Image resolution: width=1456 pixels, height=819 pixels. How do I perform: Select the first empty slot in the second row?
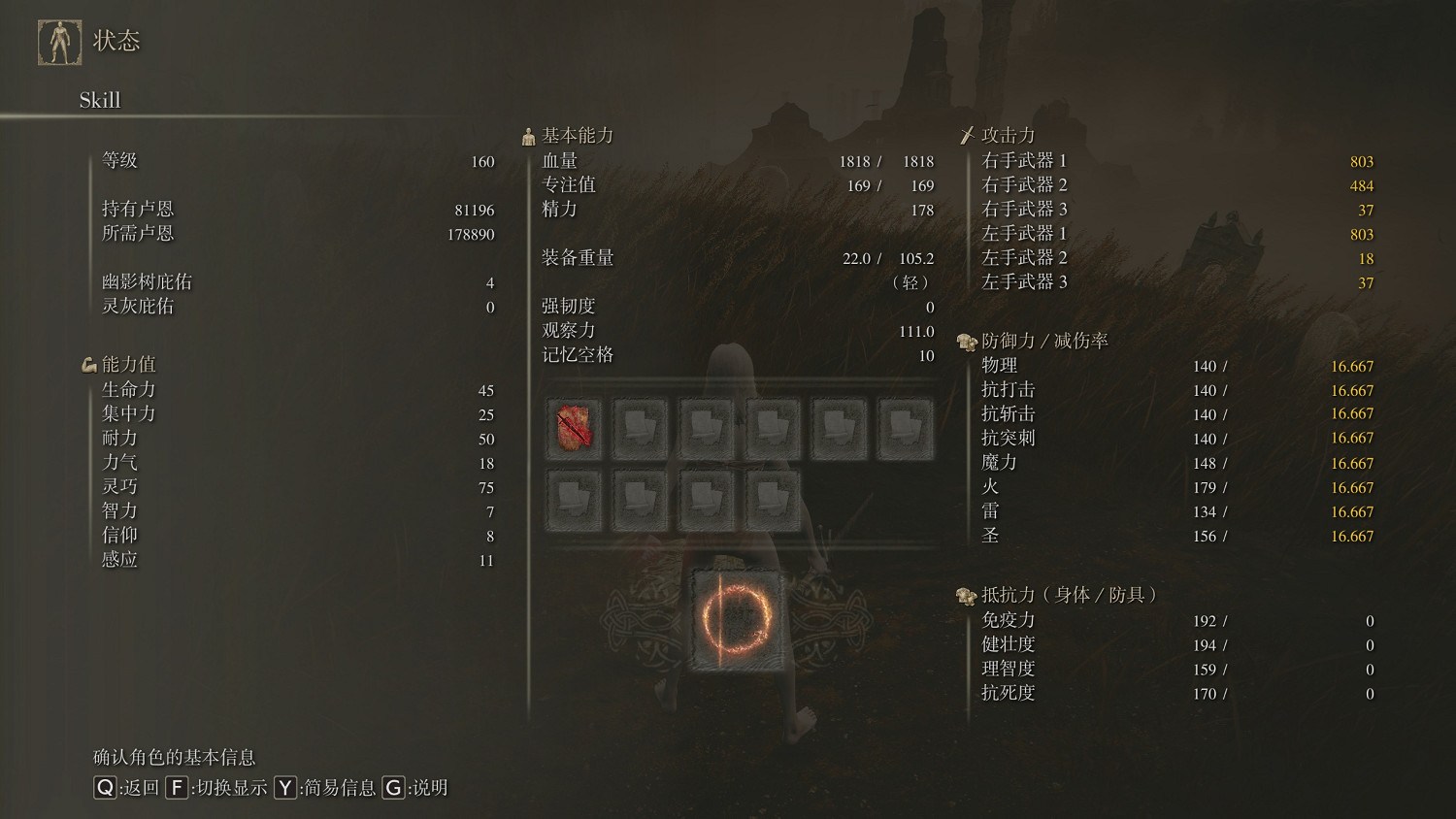click(575, 497)
